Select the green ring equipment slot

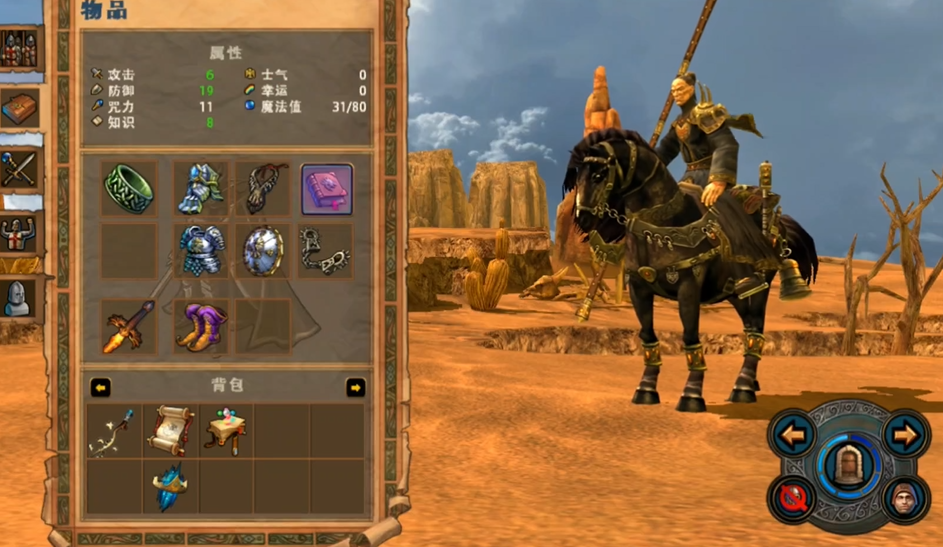click(x=128, y=189)
